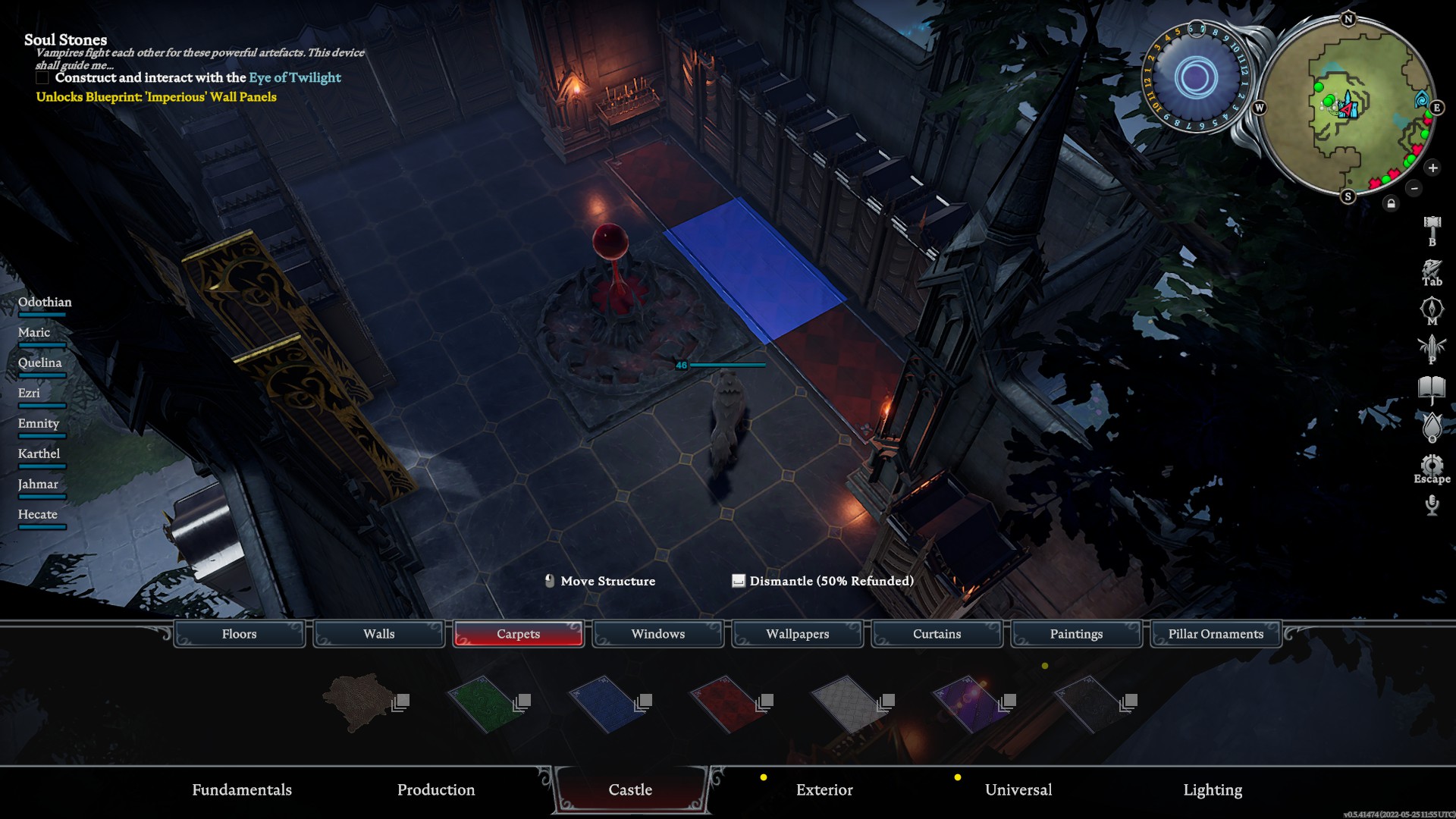Show the Wallpapers category
Image resolution: width=1456 pixels, height=819 pixels.
click(797, 634)
